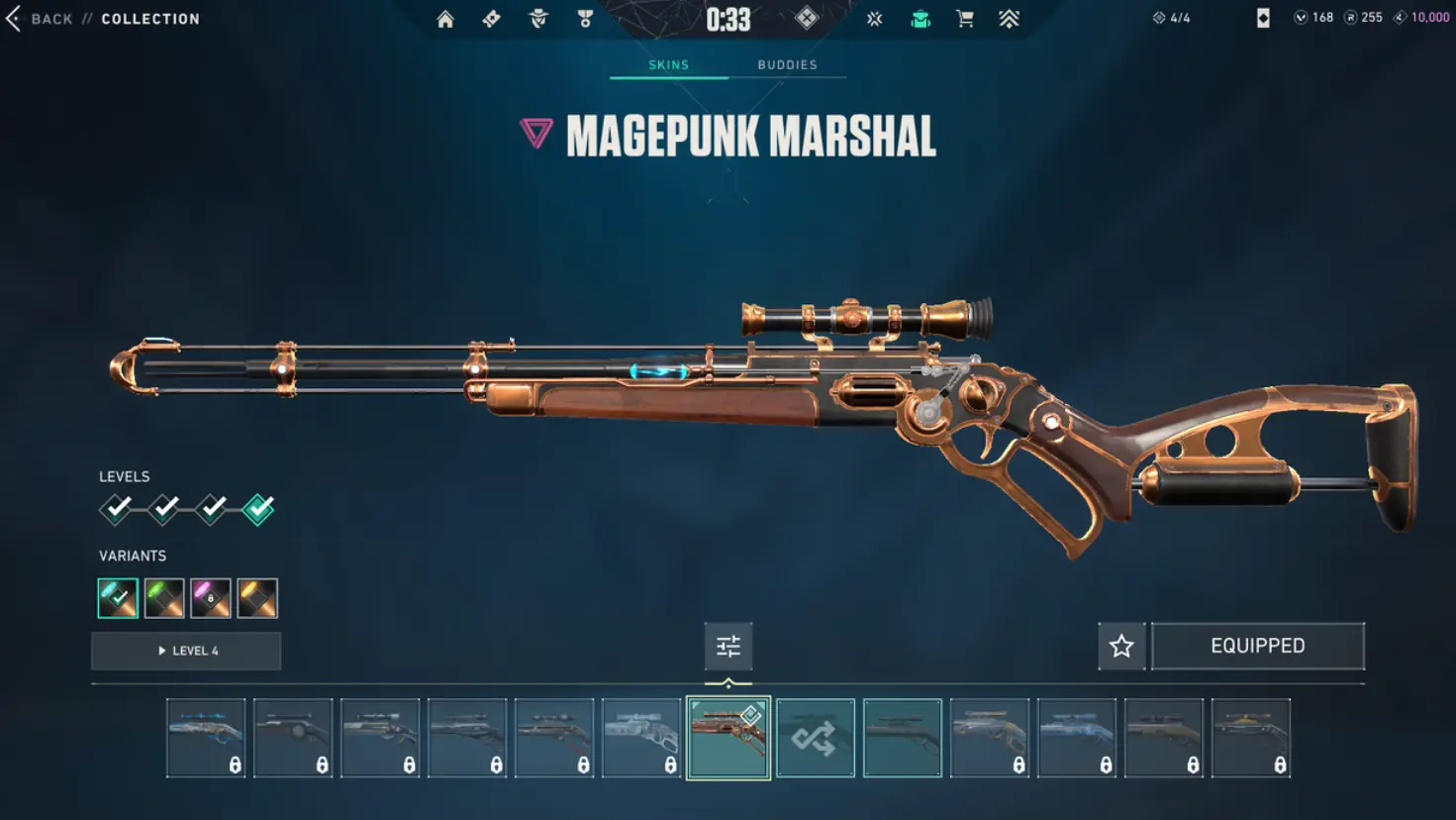Favorite this skin with the star button
This screenshot has height=820, width=1456.
1121,647
